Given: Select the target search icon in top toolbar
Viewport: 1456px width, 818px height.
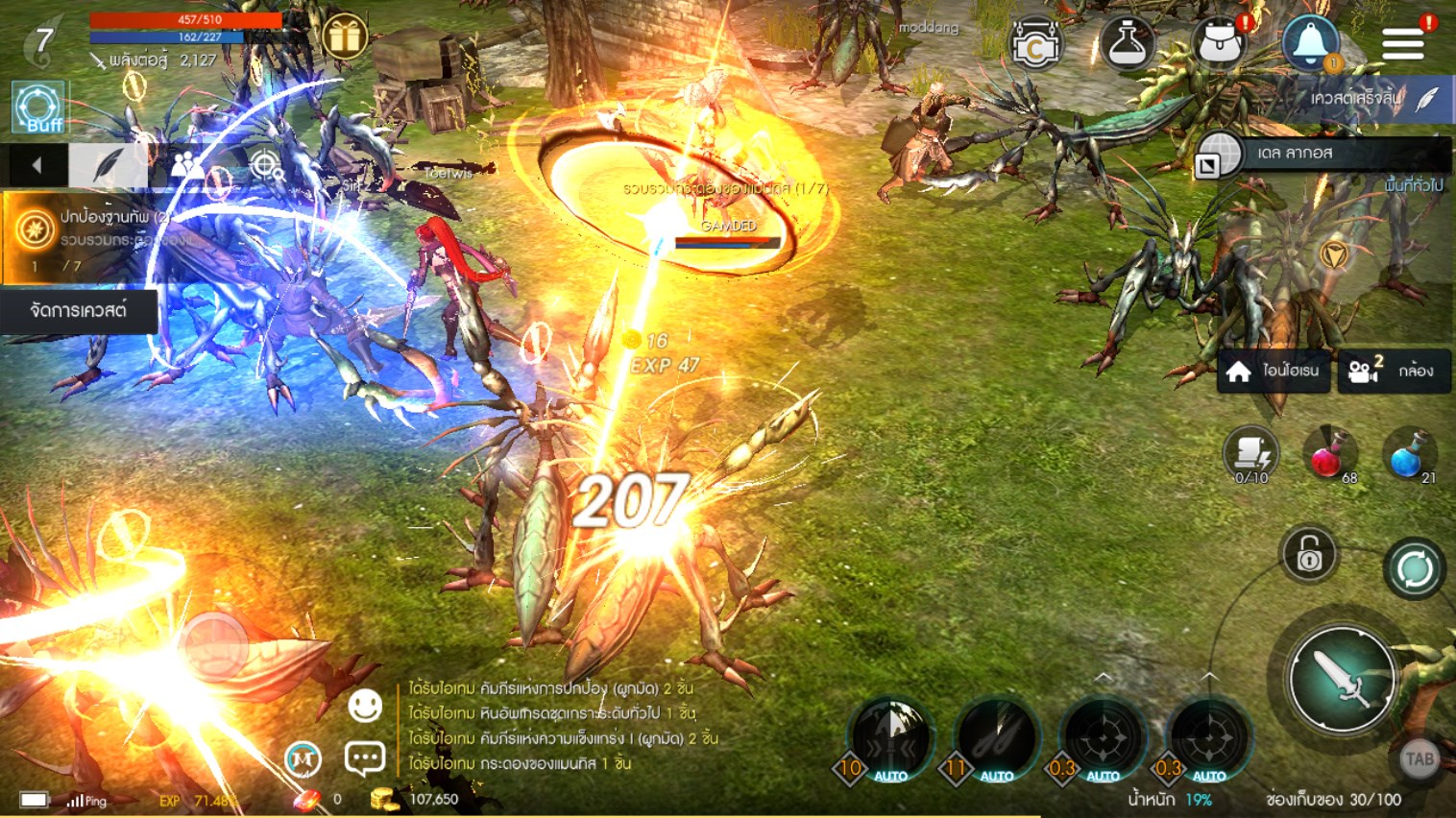Looking at the screenshot, I should coord(266,165).
